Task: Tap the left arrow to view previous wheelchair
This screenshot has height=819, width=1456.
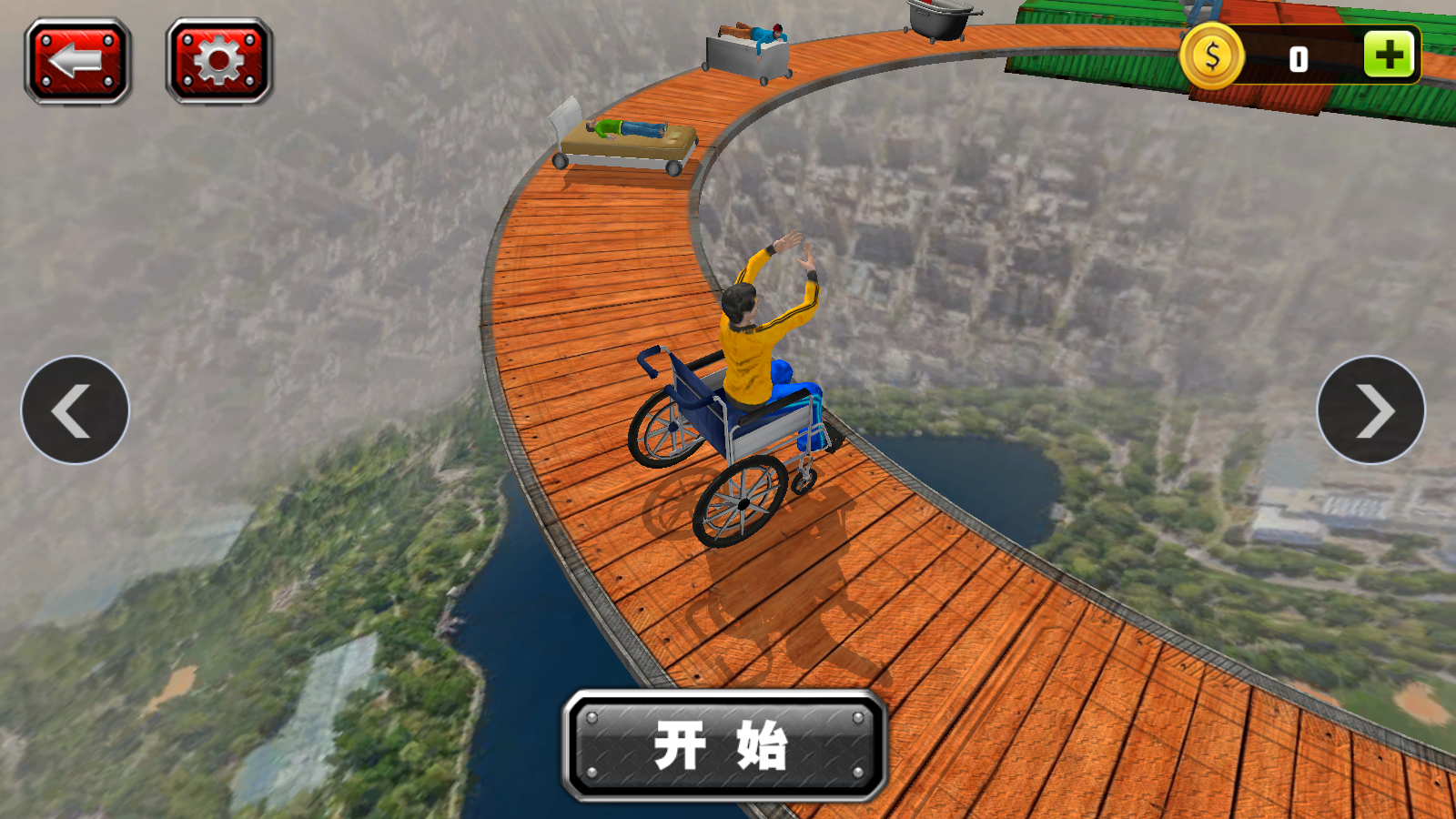Action: point(75,410)
